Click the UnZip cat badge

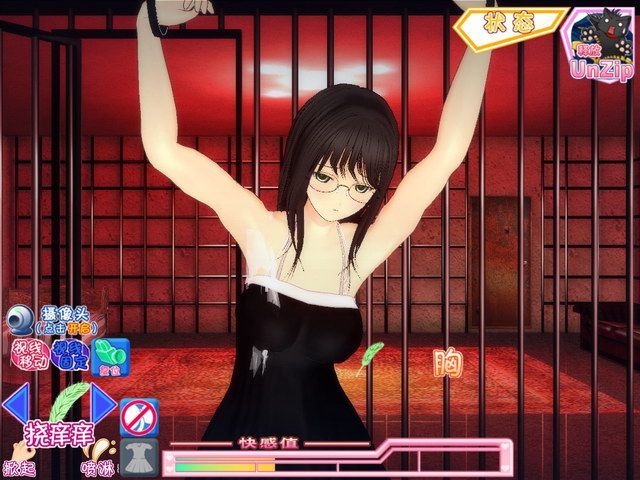click(x=601, y=45)
